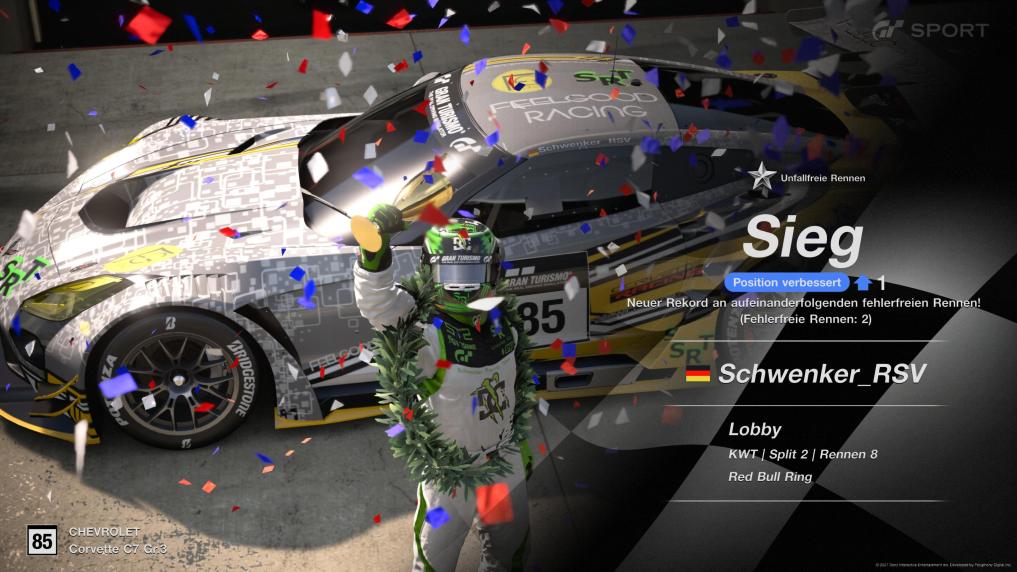Click the Unfallfreie Rennen star icon

coord(762,178)
